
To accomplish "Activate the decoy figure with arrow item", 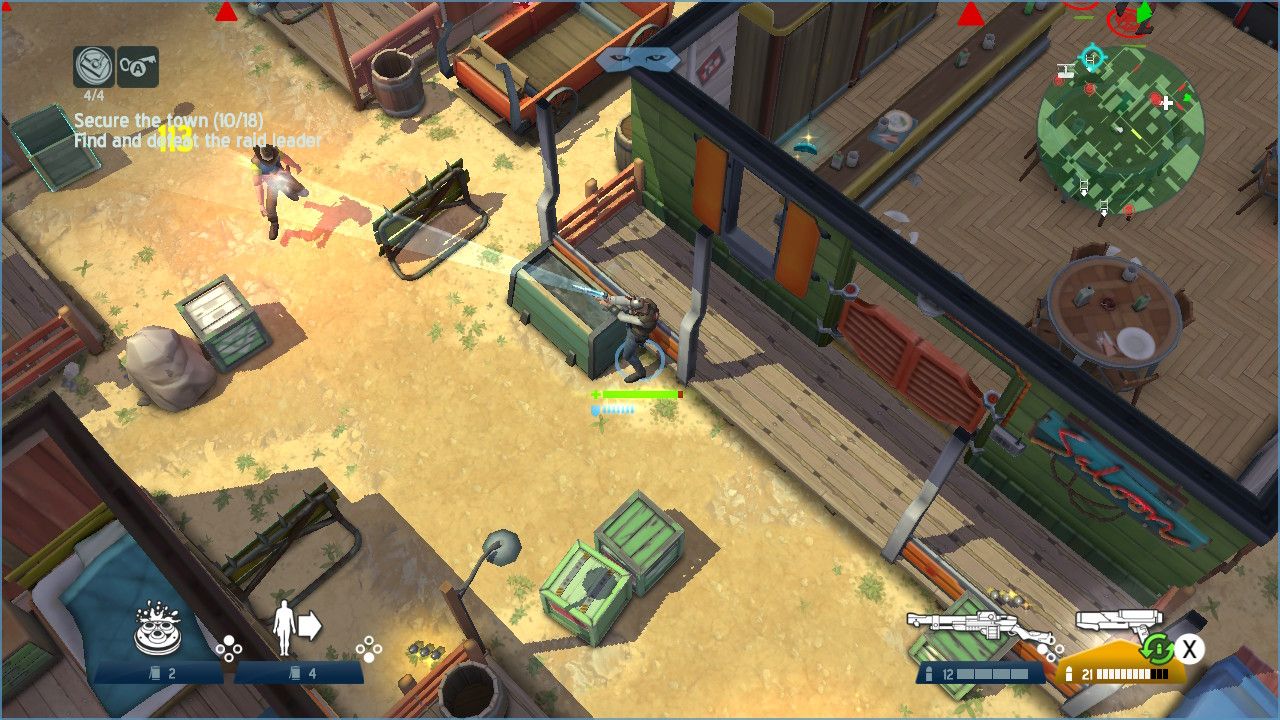I will (x=297, y=628).
